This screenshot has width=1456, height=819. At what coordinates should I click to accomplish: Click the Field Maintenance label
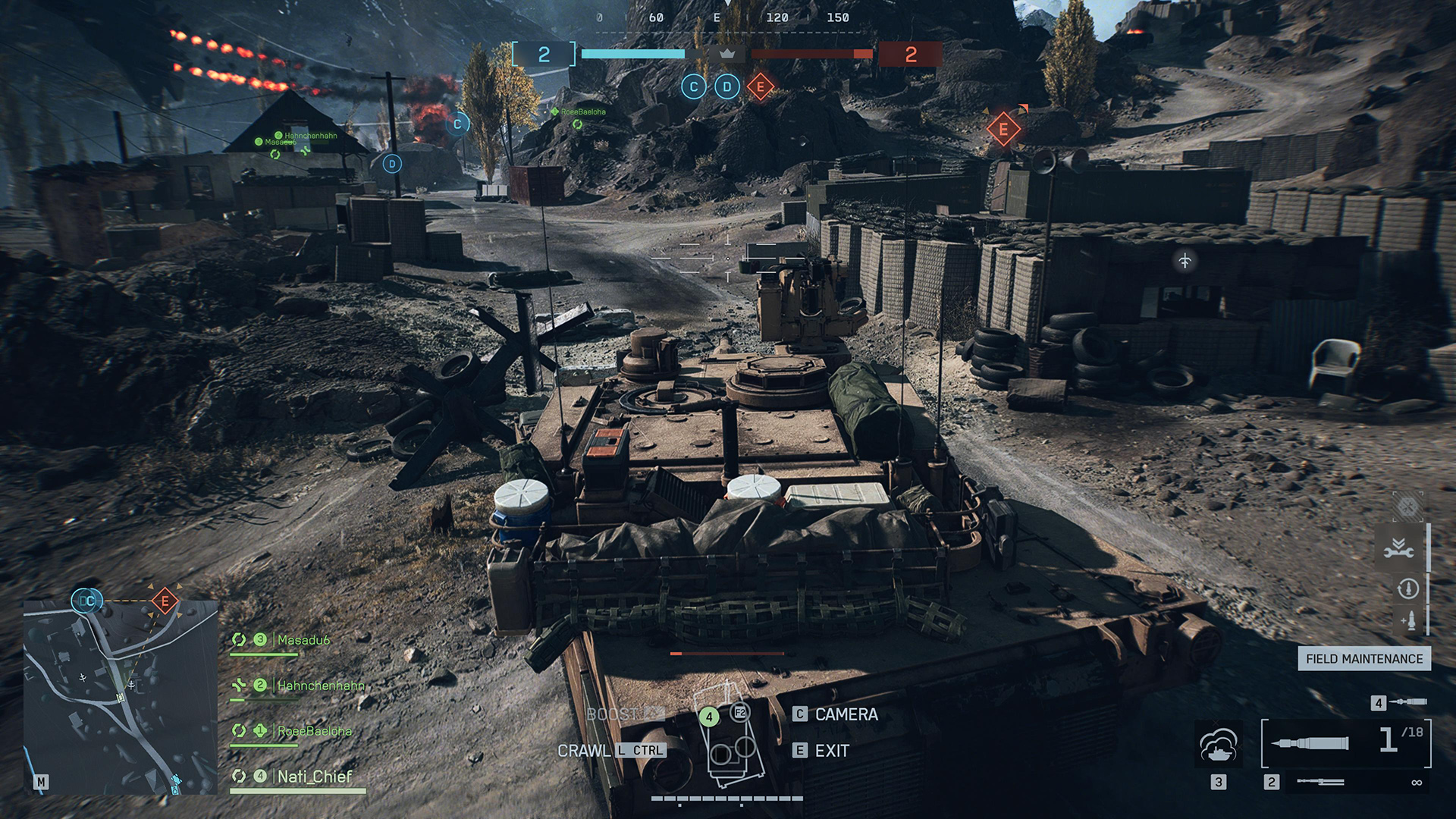point(1363,659)
